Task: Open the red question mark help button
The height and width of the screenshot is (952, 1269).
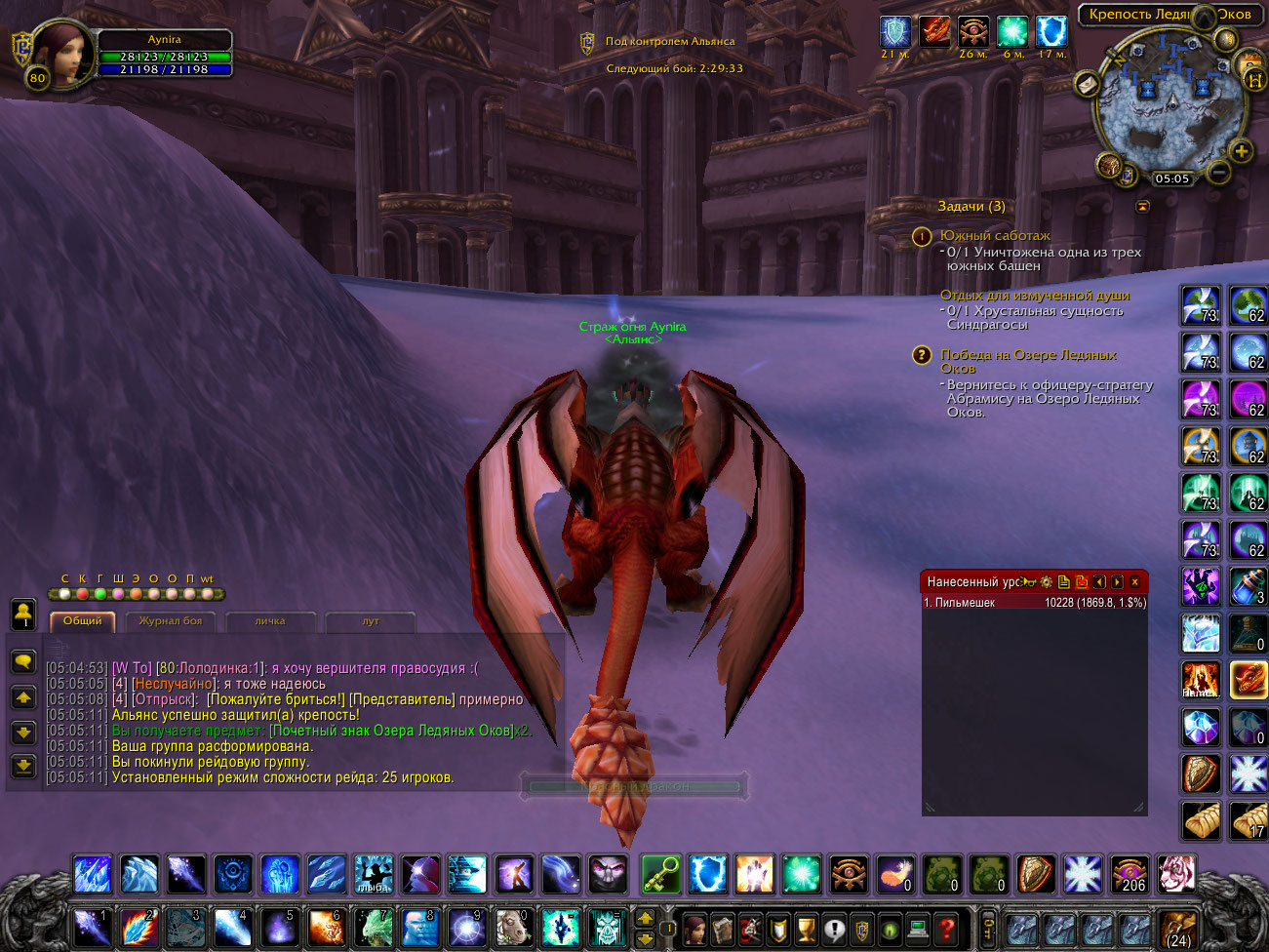Action: click(x=945, y=928)
